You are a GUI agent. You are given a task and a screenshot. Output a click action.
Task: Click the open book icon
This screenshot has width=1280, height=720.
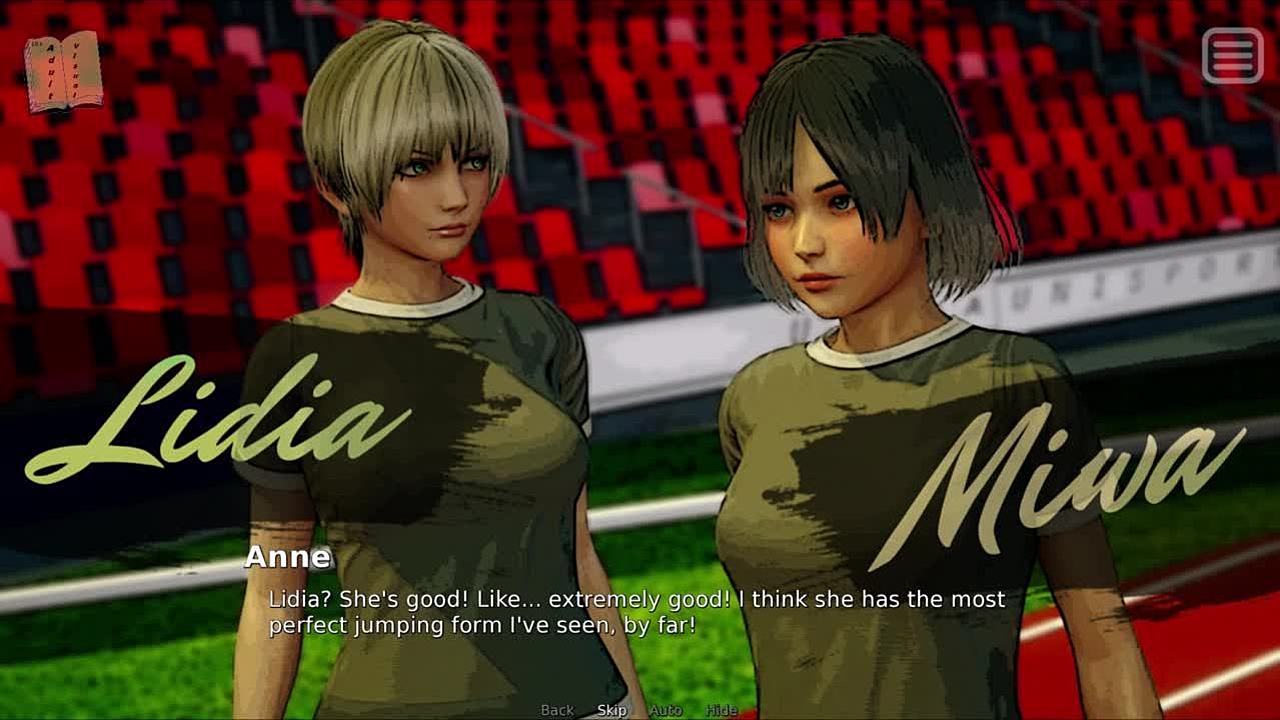[63, 71]
